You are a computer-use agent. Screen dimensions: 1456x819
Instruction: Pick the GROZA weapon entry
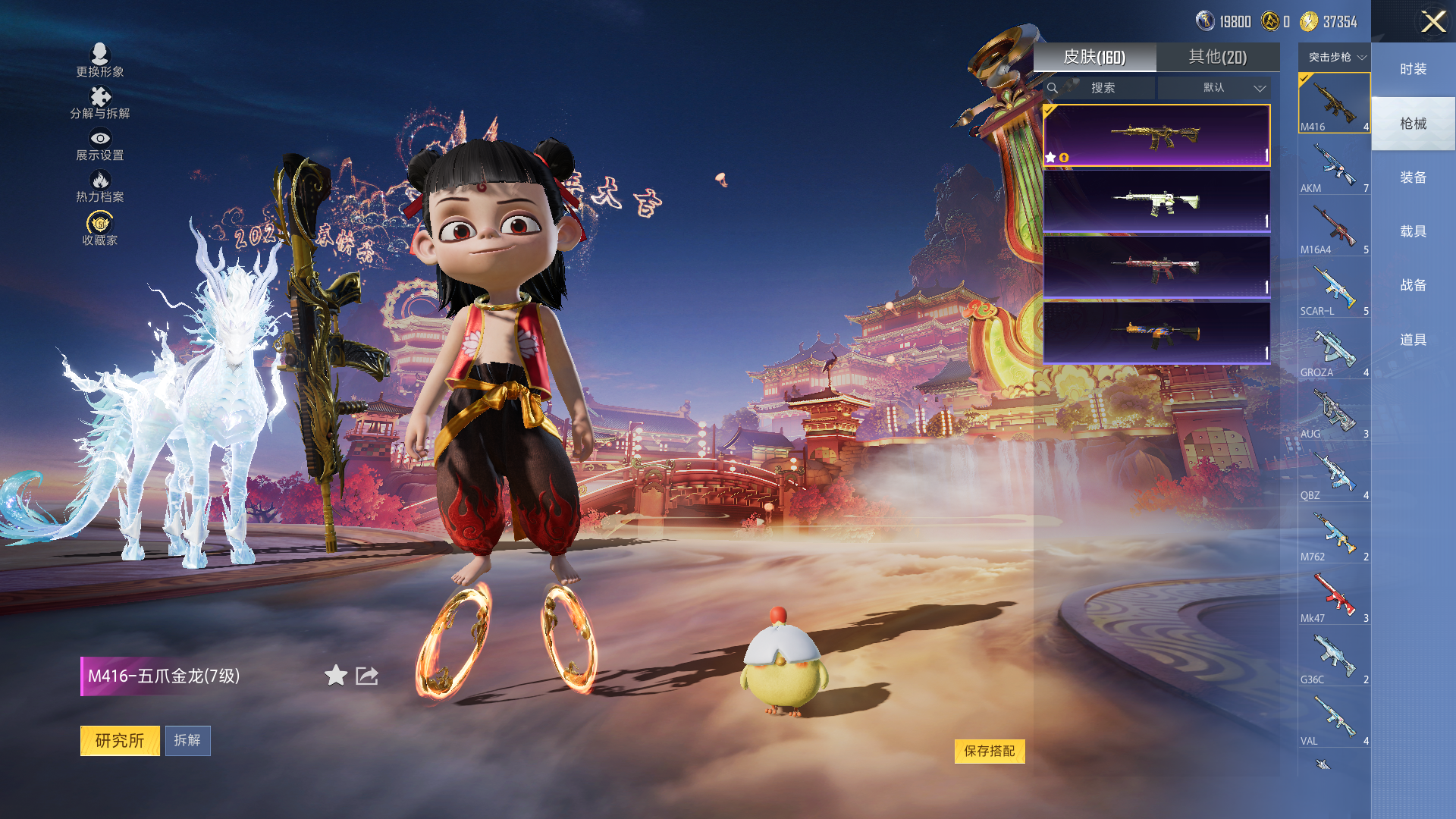(x=1334, y=351)
